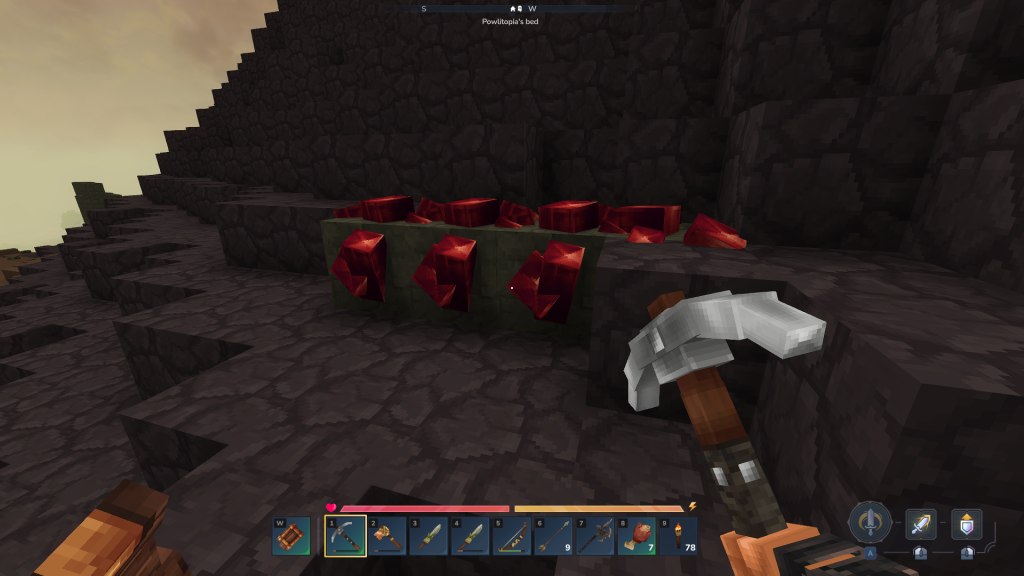
Task: Equip the bow in hotbar slot 5
Action: tap(511, 536)
